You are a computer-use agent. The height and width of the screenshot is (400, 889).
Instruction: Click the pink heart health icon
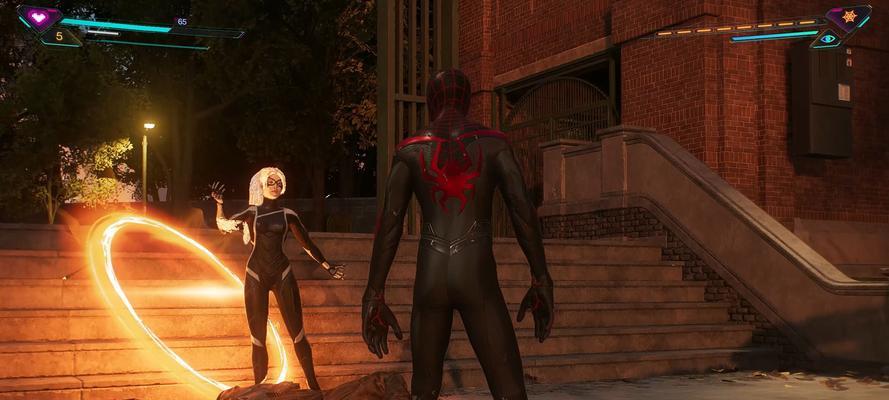39,17
